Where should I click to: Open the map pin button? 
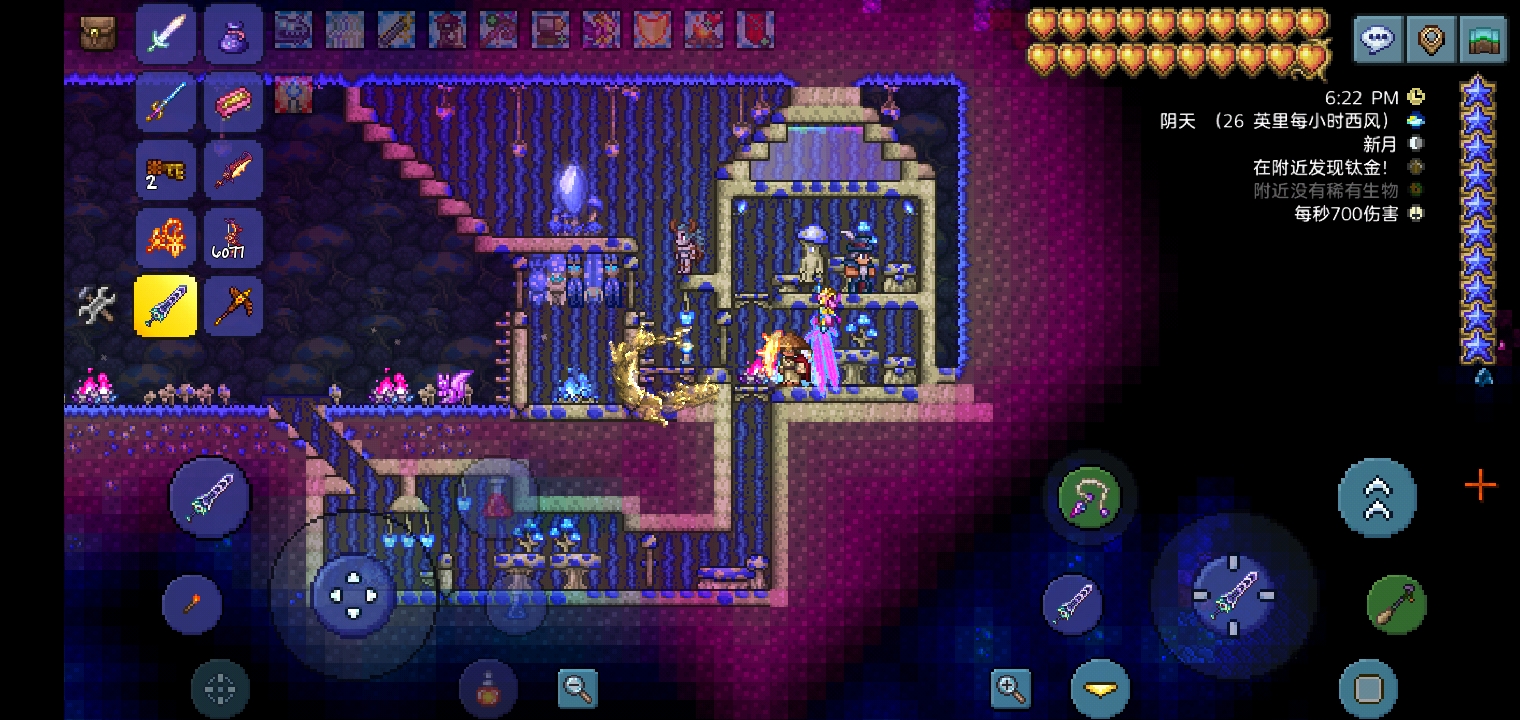pos(1431,40)
